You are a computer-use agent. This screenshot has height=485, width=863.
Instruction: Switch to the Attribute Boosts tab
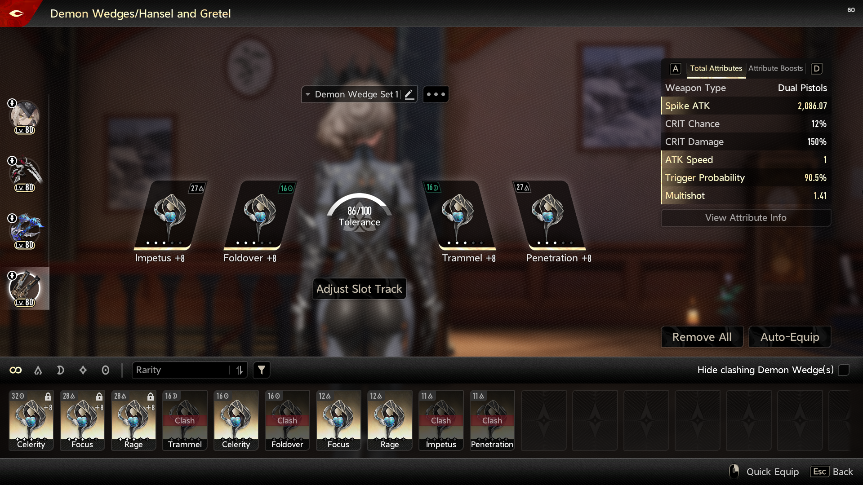775,69
